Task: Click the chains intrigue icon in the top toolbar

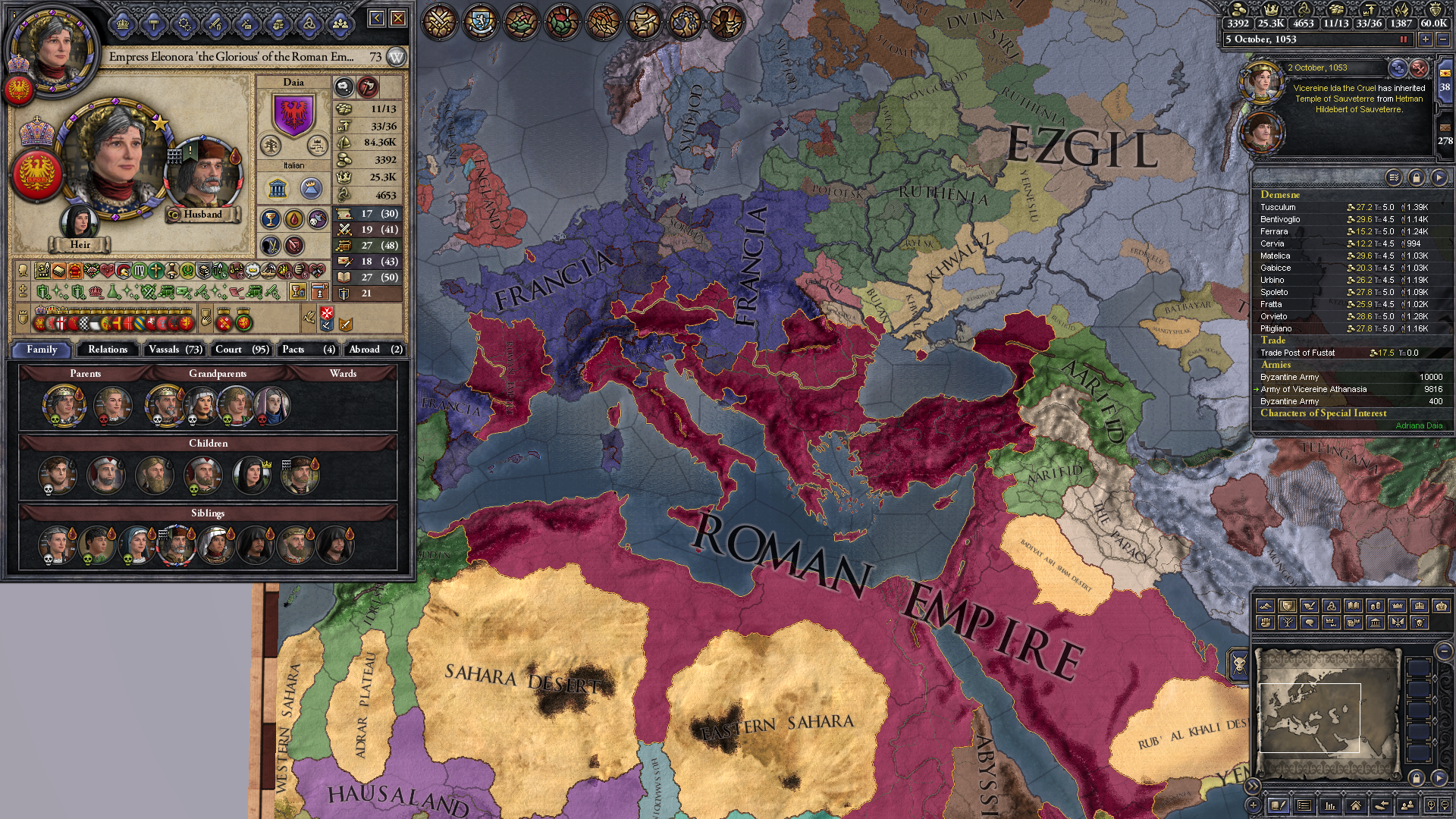Action: point(685,20)
